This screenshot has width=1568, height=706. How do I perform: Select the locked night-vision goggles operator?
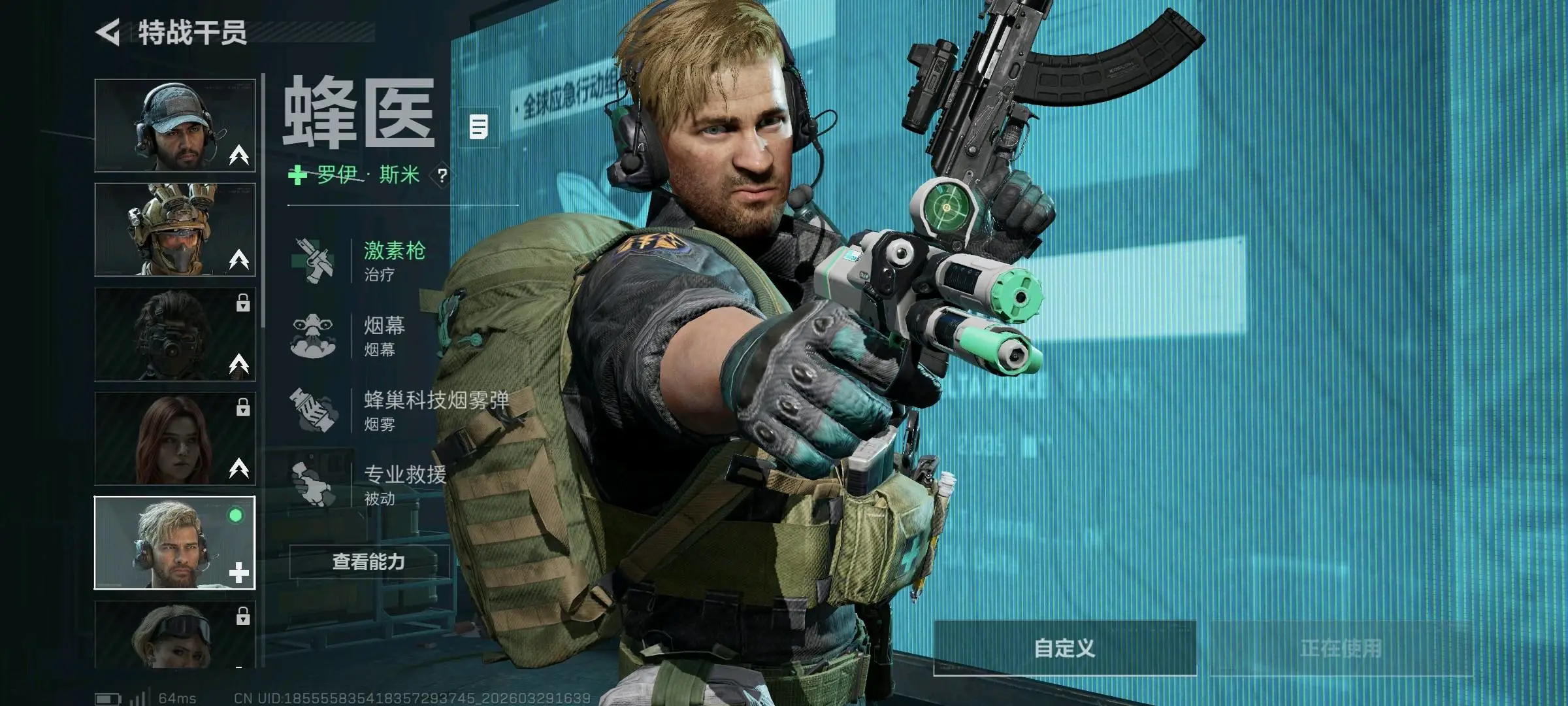tap(174, 334)
